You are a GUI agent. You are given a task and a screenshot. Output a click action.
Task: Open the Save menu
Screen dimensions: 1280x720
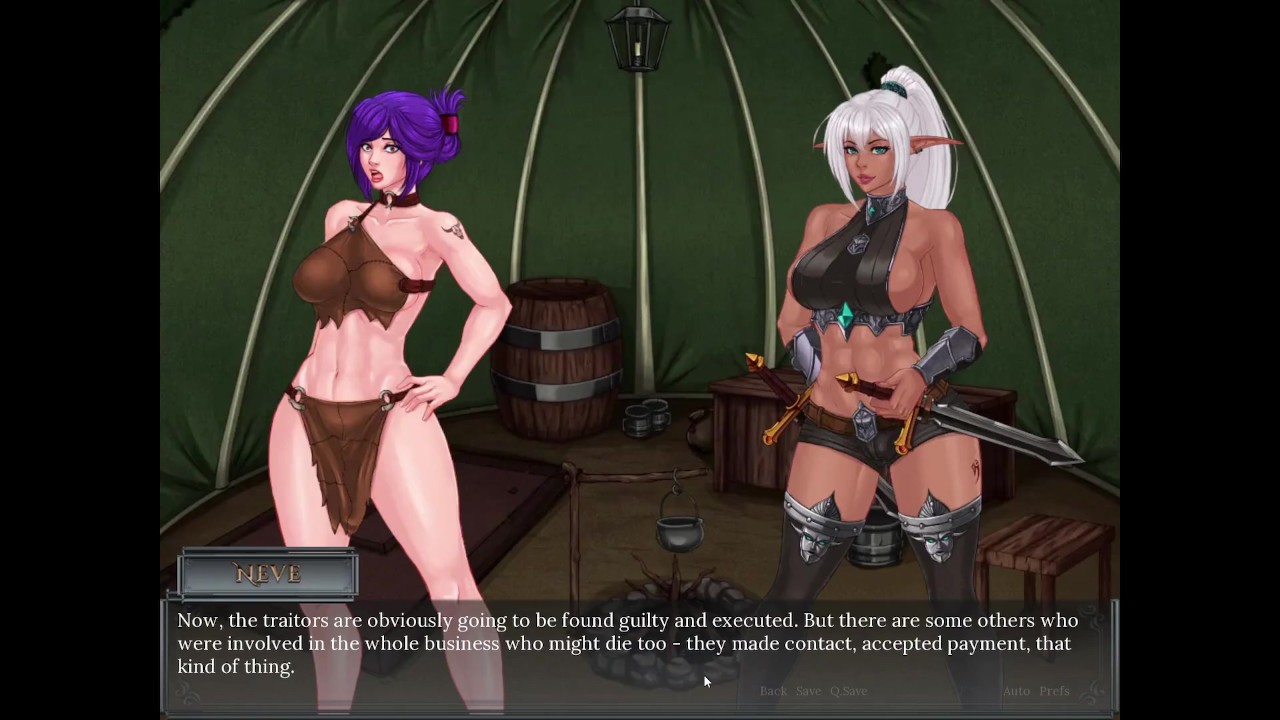coord(808,691)
